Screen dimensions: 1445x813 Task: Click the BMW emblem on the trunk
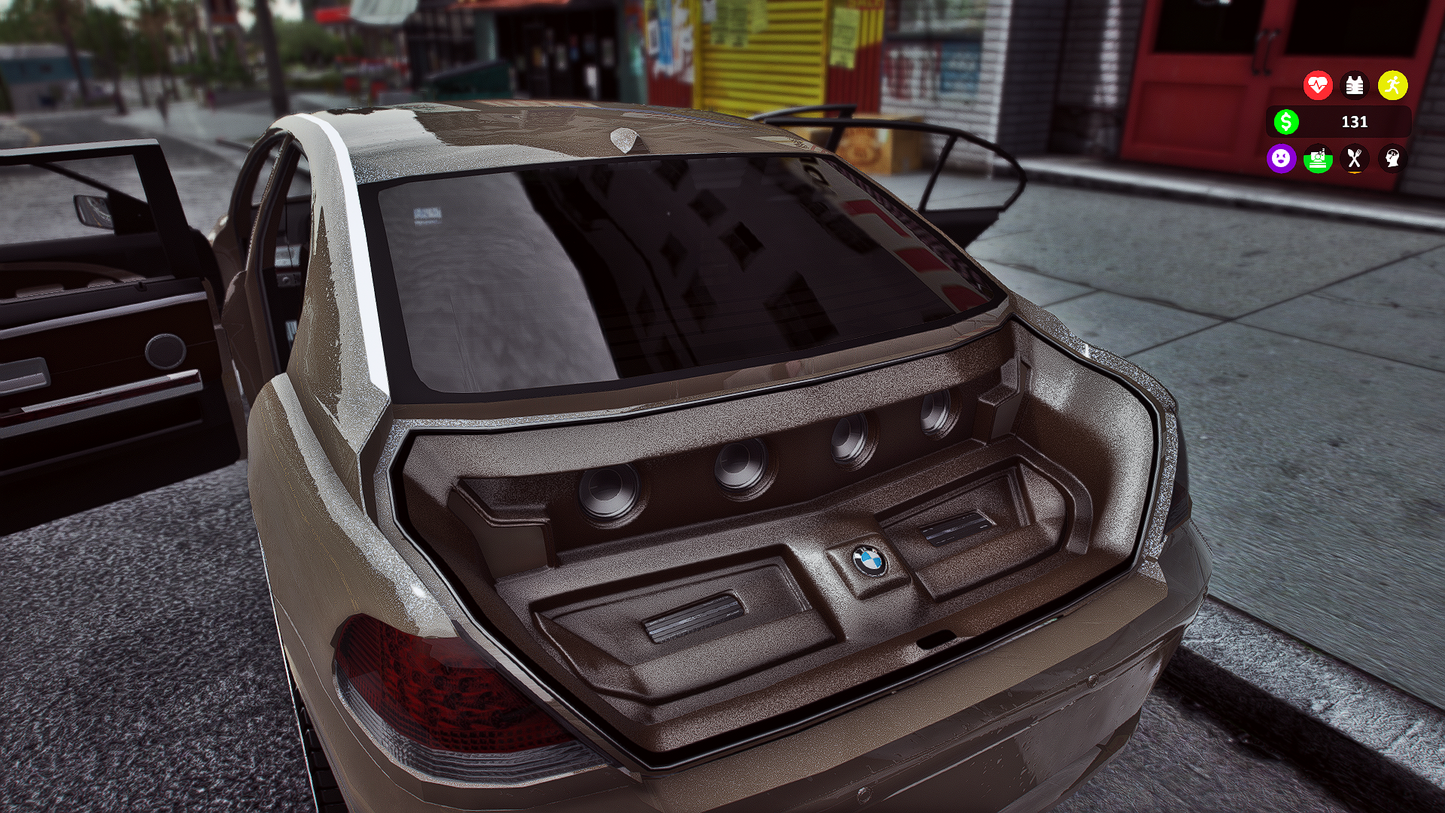click(868, 561)
